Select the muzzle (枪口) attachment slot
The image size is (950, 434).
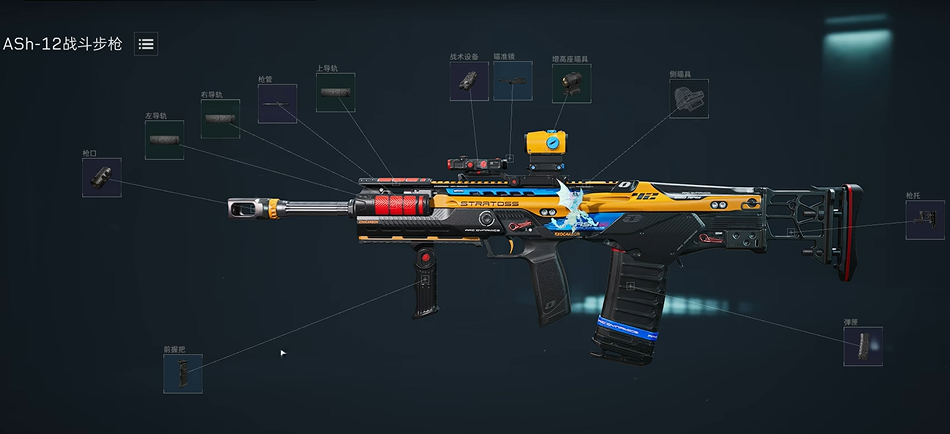tap(102, 177)
